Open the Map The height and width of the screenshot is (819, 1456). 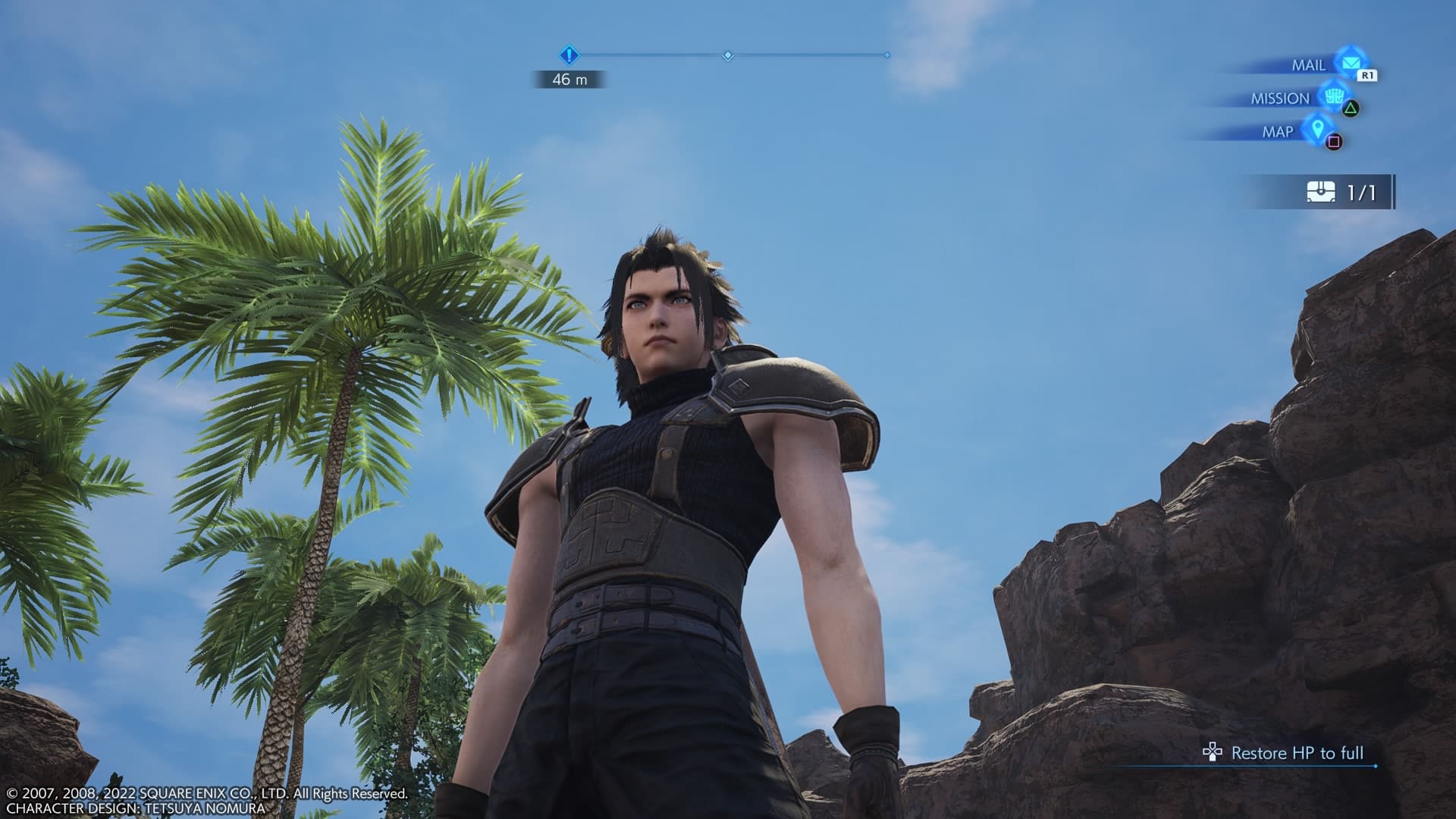pyautogui.click(x=1317, y=130)
